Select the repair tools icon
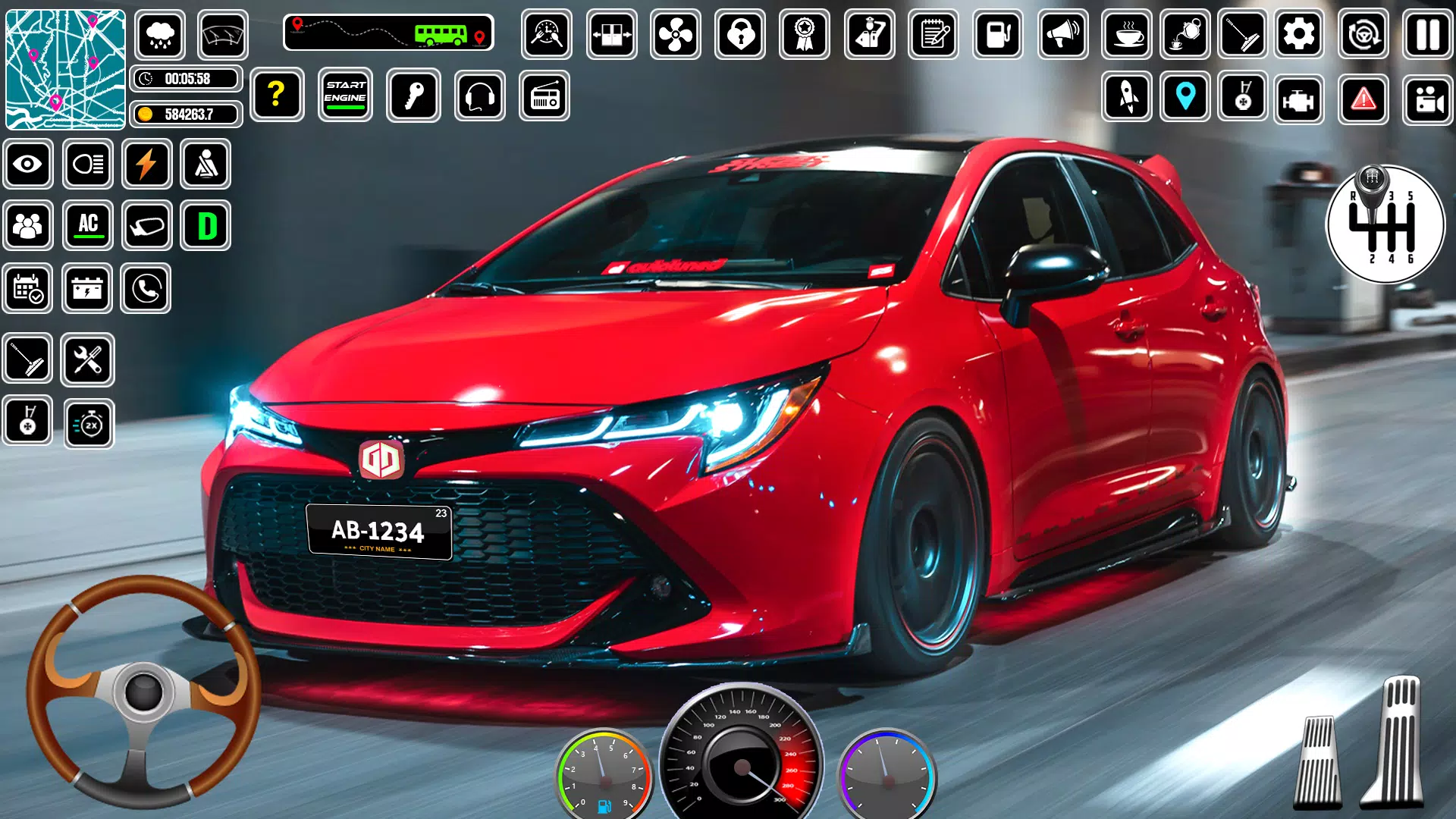The image size is (1456, 819). coord(87,360)
